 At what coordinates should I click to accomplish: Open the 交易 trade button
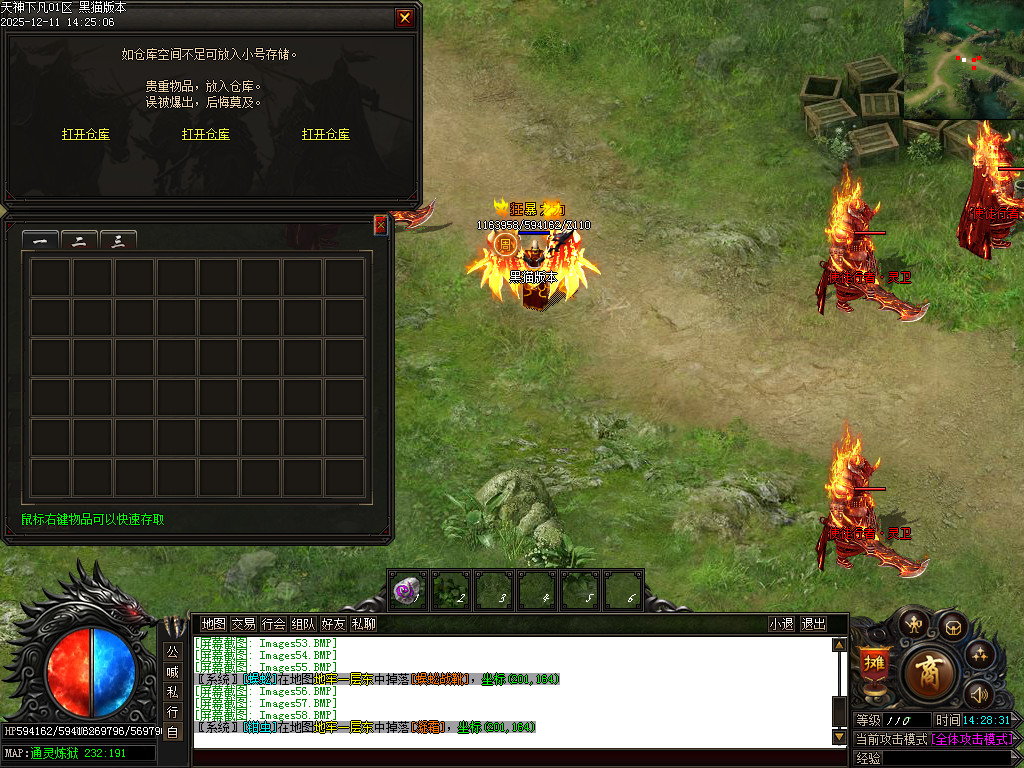[x=244, y=624]
